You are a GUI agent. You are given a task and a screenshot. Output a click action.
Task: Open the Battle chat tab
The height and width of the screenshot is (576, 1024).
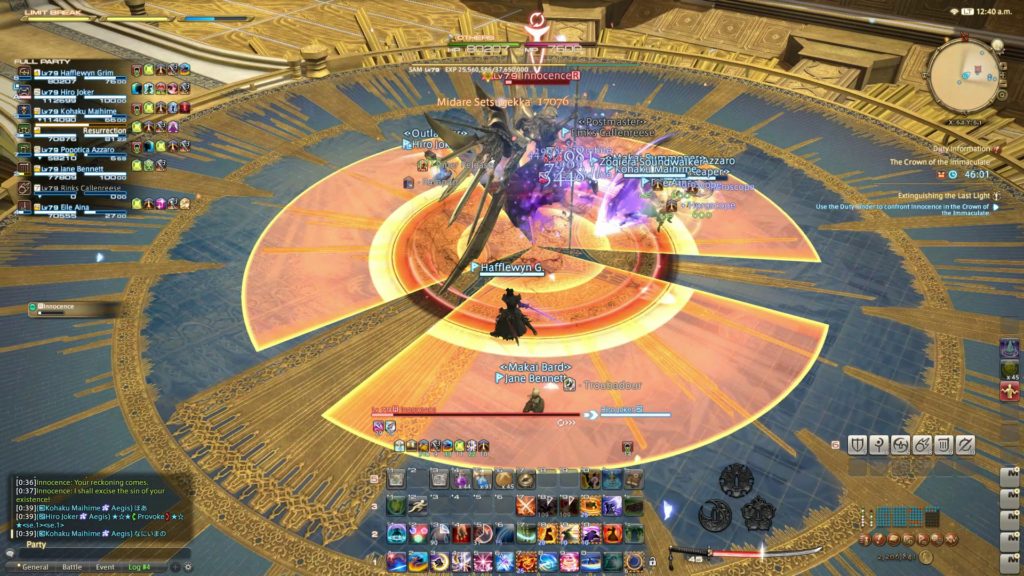click(x=73, y=566)
